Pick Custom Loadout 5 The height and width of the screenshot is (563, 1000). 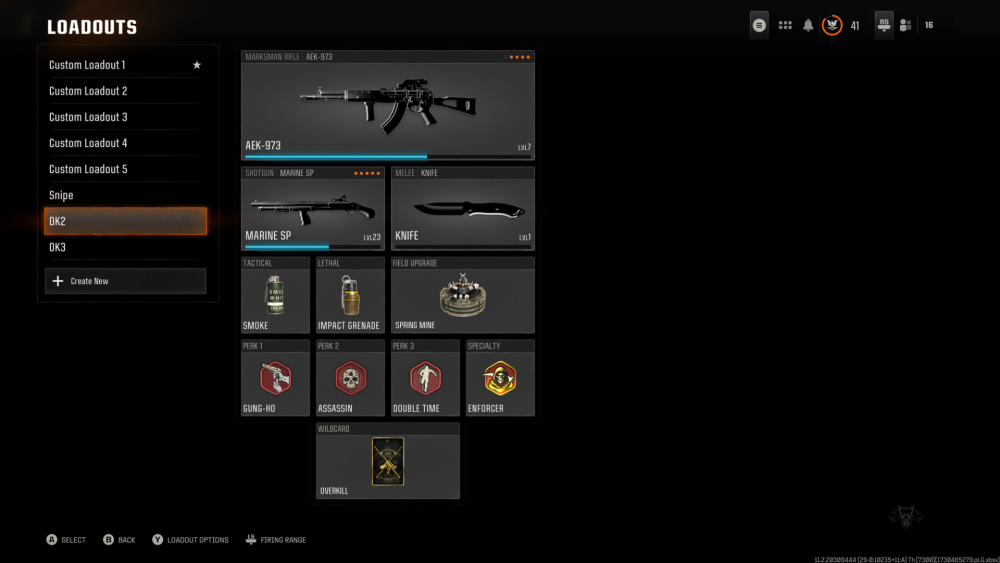tap(125, 169)
